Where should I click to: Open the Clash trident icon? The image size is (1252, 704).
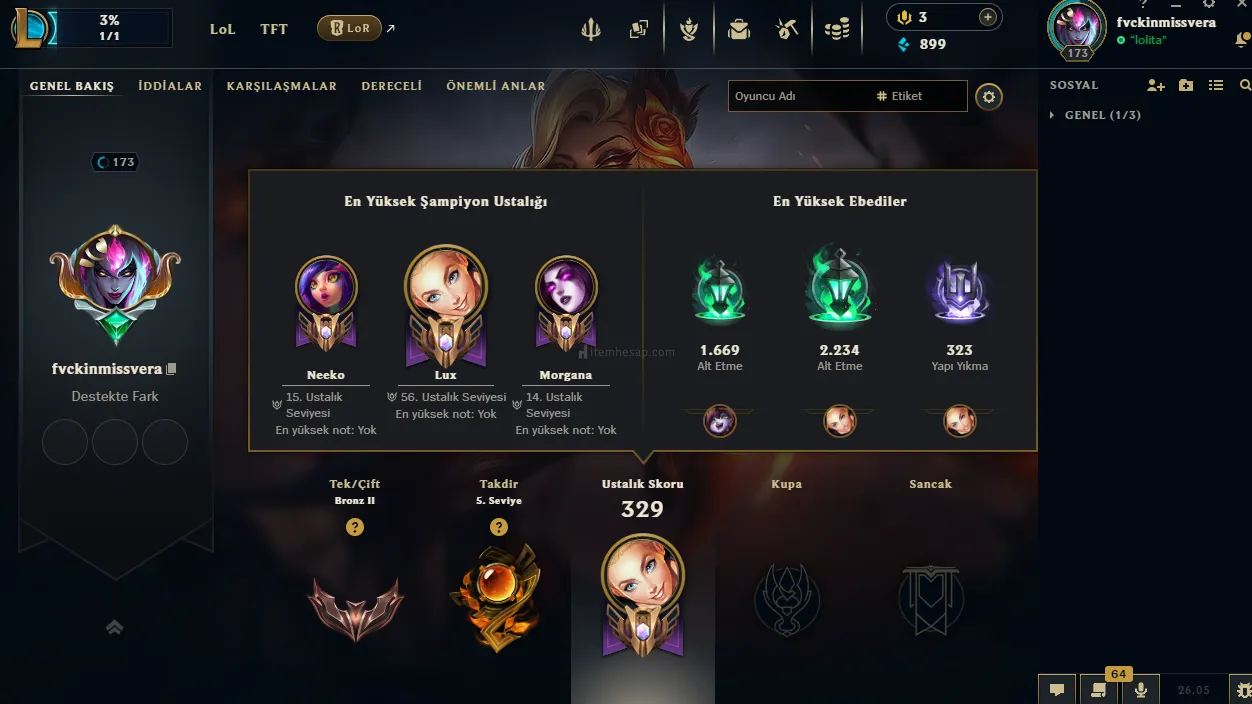coord(591,30)
